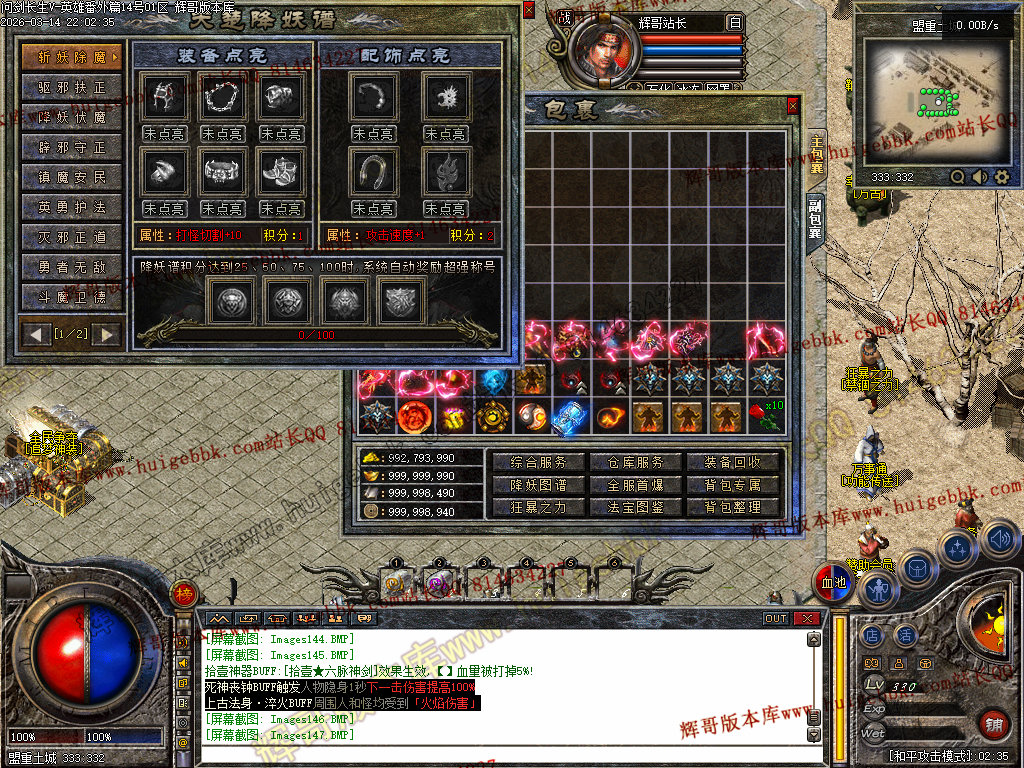This screenshot has width=1024, height=768.
Task: Open the 镇魔安民 category in the list
Action: [x=72, y=177]
